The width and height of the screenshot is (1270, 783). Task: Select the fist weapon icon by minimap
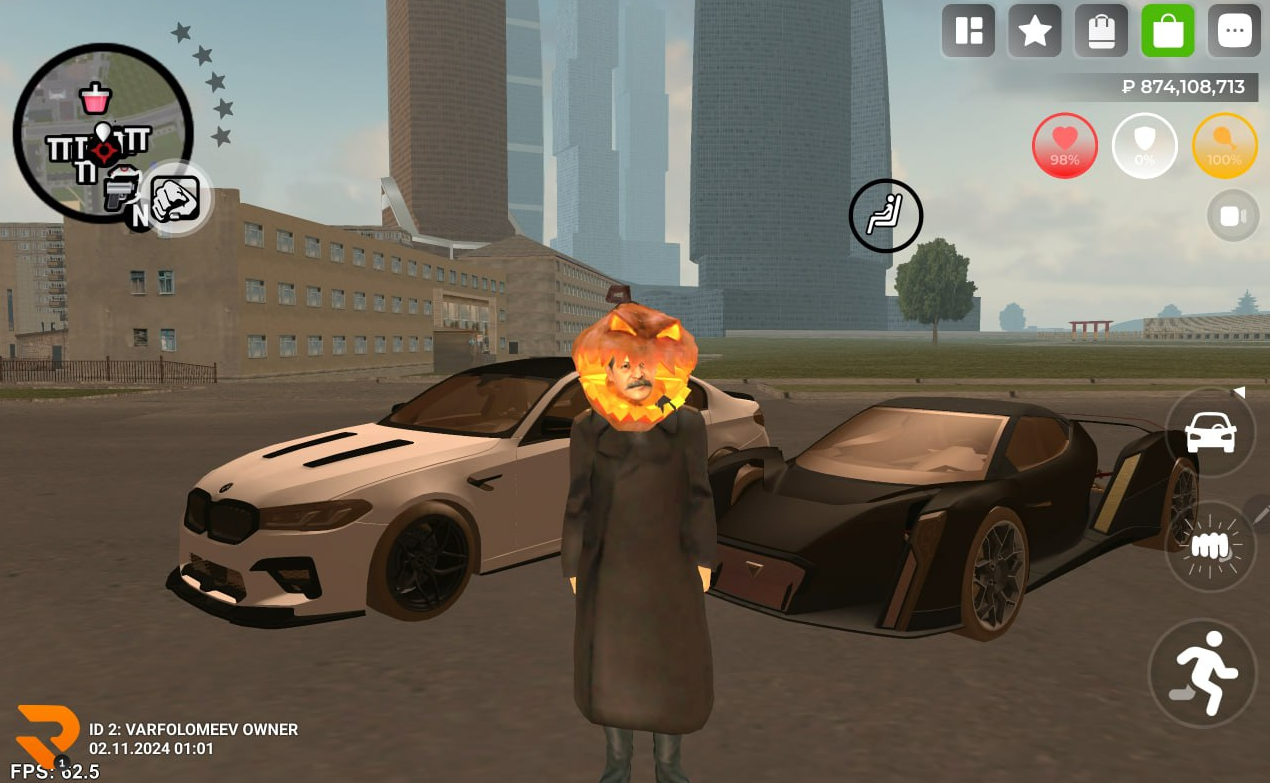click(x=177, y=198)
